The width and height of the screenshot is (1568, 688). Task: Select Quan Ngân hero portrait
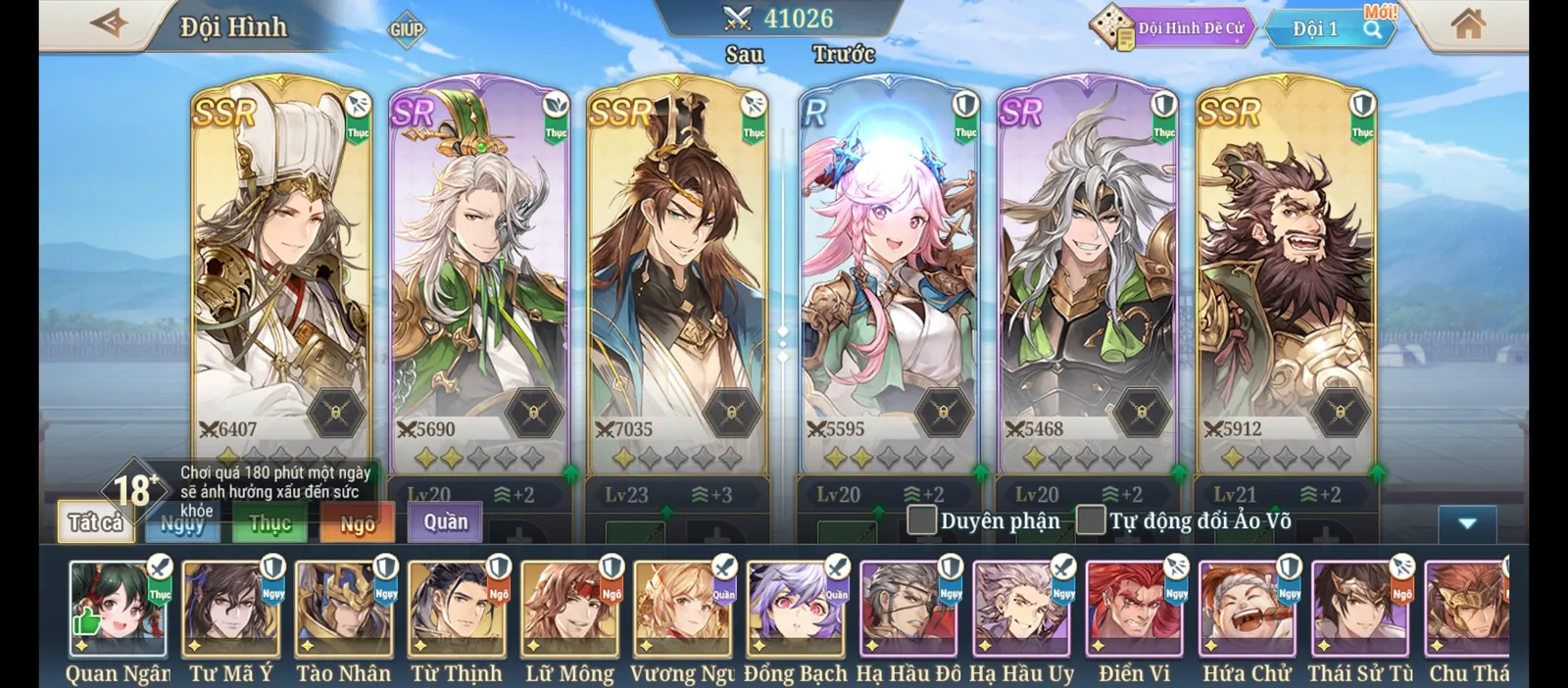(x=118, y=610)
